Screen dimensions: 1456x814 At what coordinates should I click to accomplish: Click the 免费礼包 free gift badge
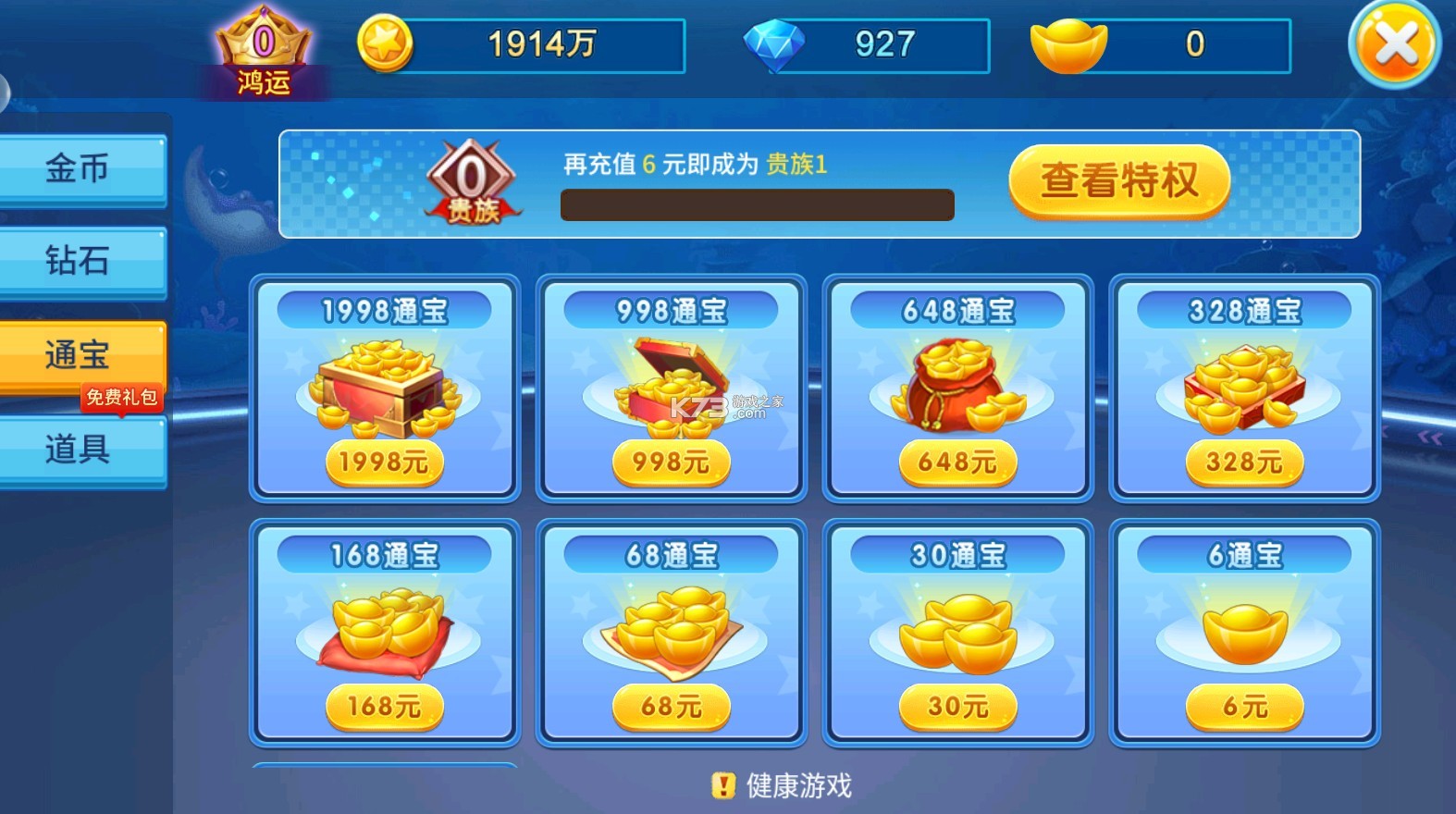pyautogui.click(x=123, y=396)
